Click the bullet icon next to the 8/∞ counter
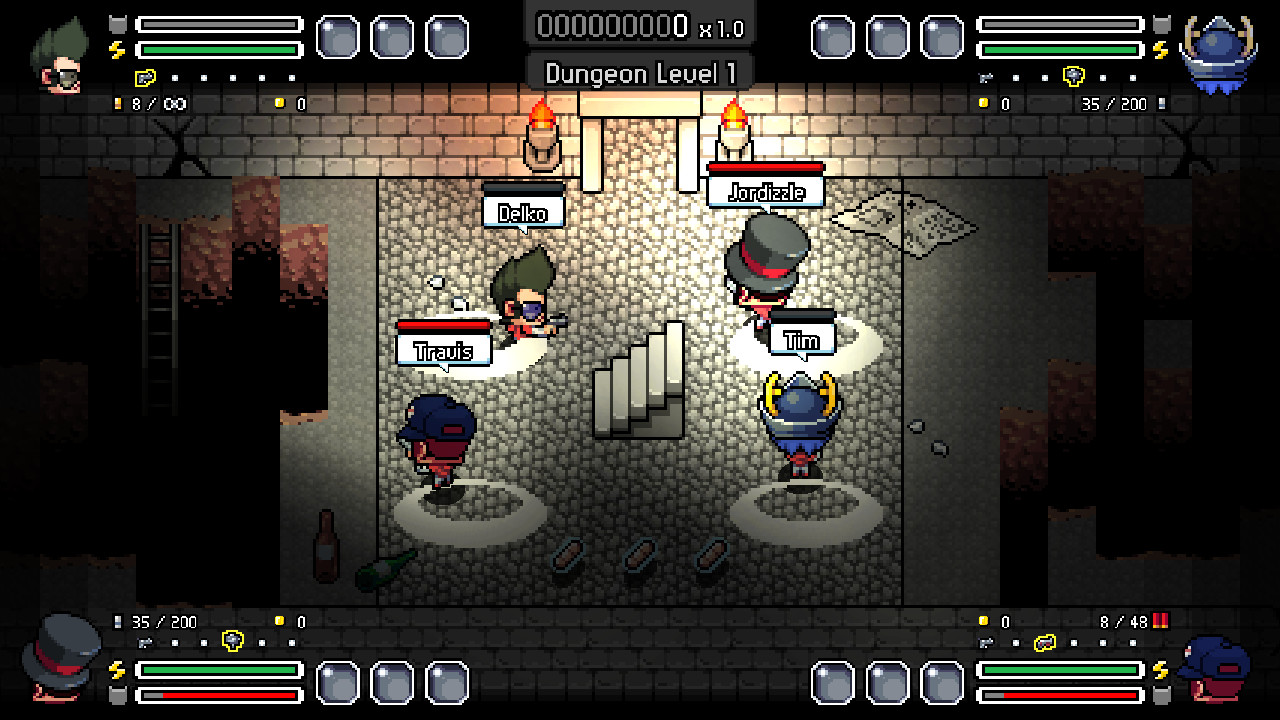Viewport: 1280px width, 720px height. [118, 103]
